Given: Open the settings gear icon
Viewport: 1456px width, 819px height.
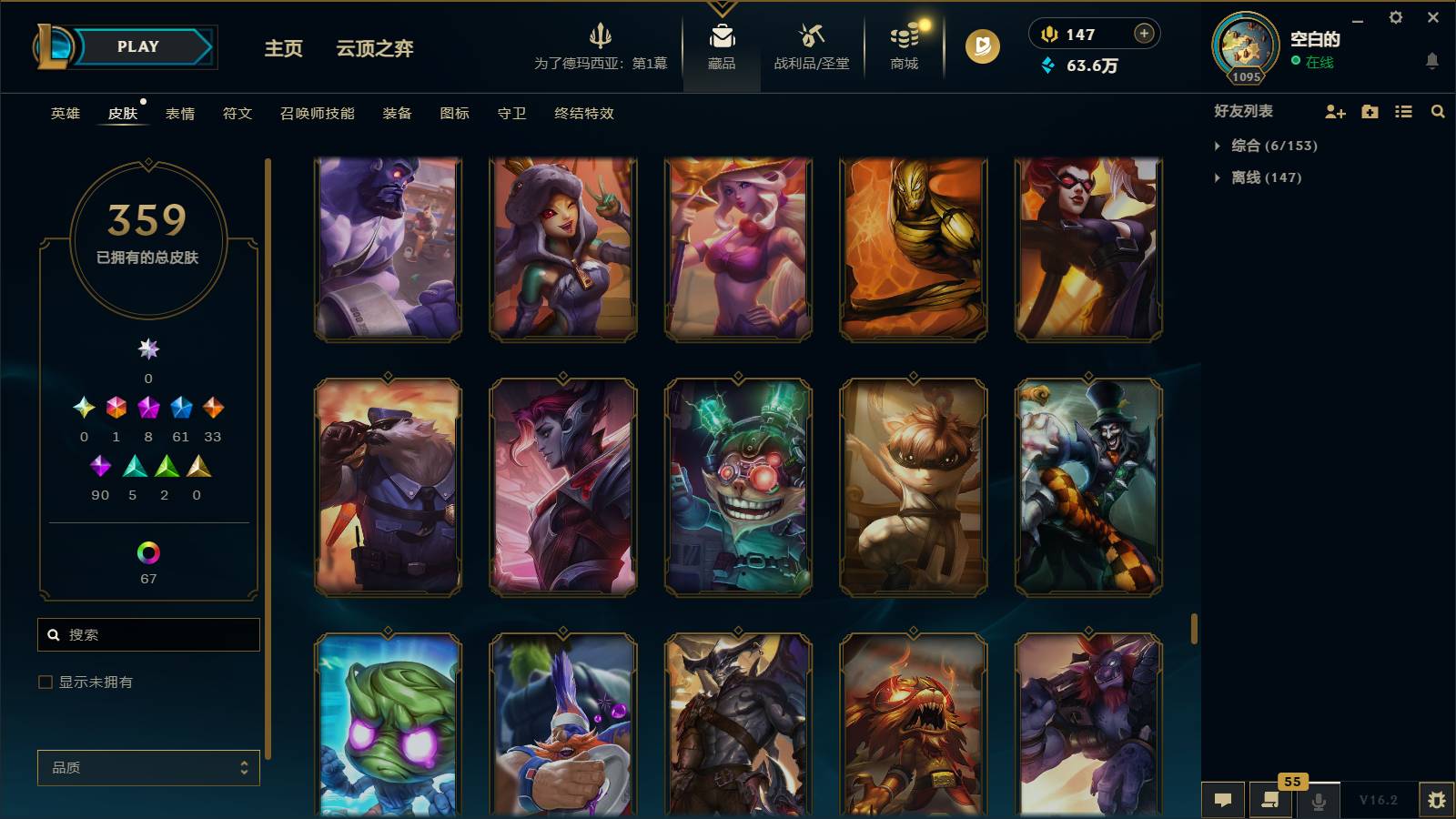Looking at the screenshot, I should point(1397,18).
